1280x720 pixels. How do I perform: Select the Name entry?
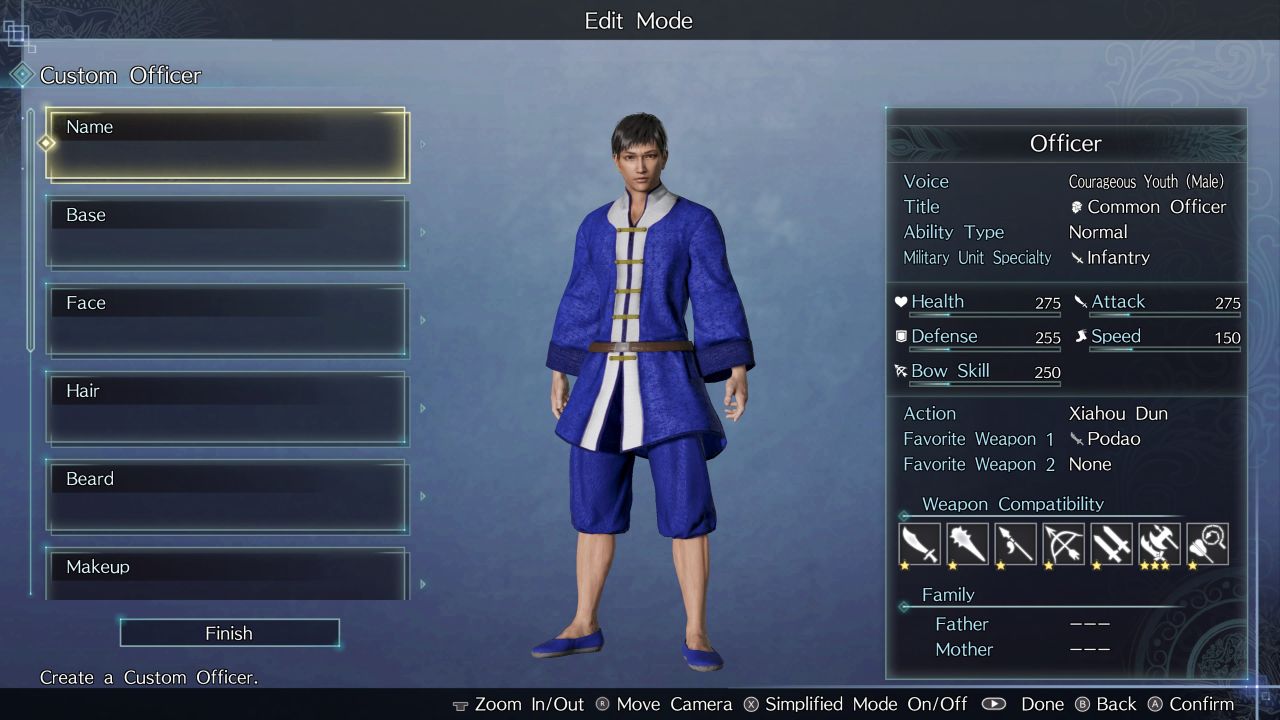(227, 145)
